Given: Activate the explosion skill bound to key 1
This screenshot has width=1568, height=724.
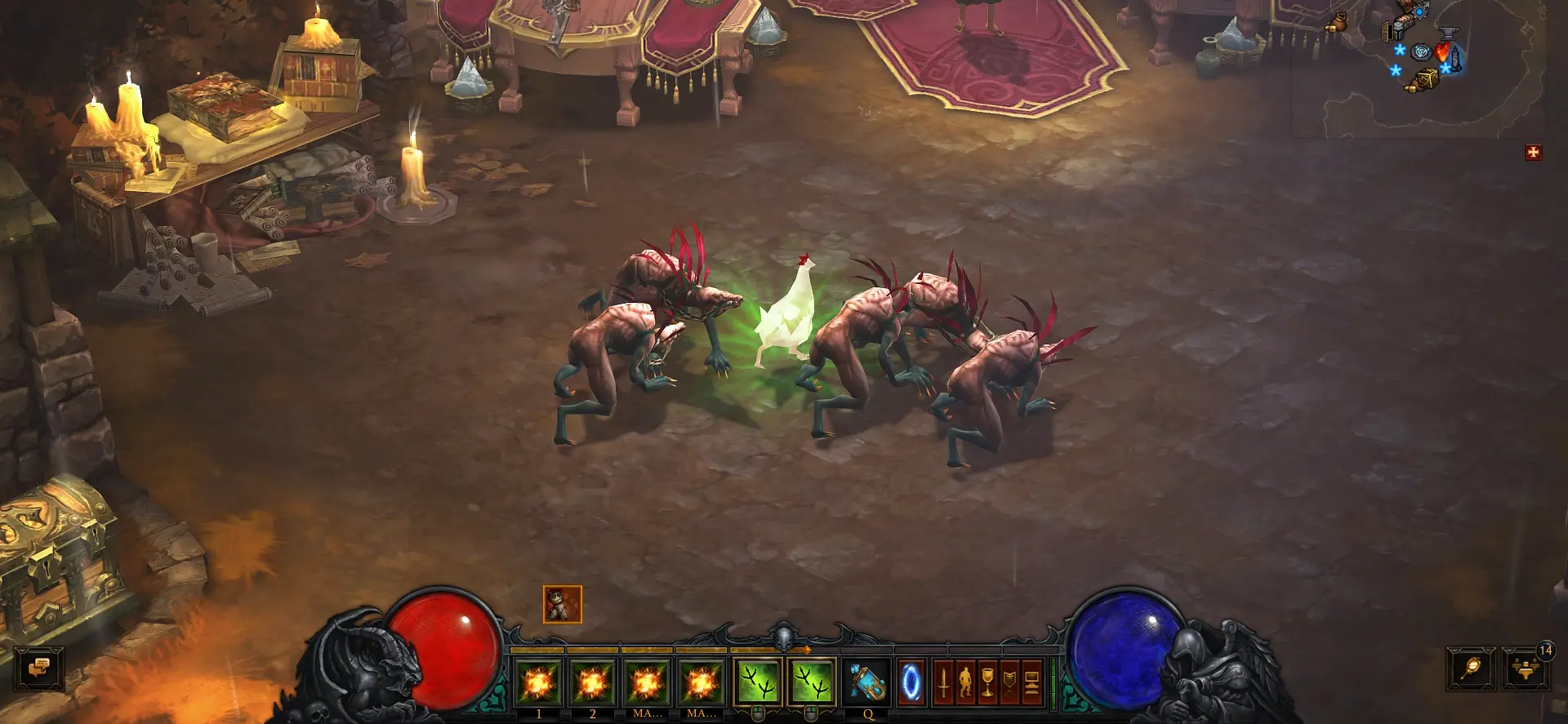Looking at the screenshot, I should point(538,682).
